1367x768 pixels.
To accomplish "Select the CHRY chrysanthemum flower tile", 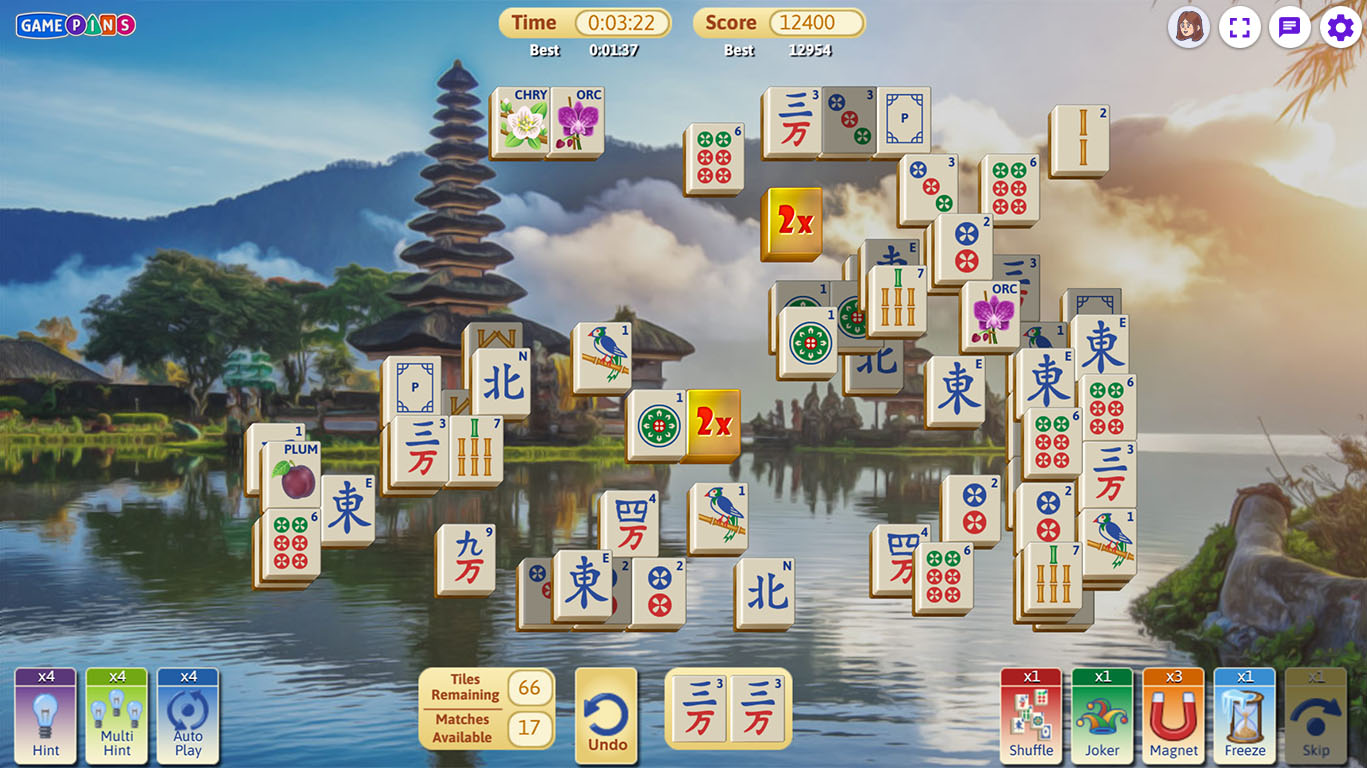I will point(520,122).
